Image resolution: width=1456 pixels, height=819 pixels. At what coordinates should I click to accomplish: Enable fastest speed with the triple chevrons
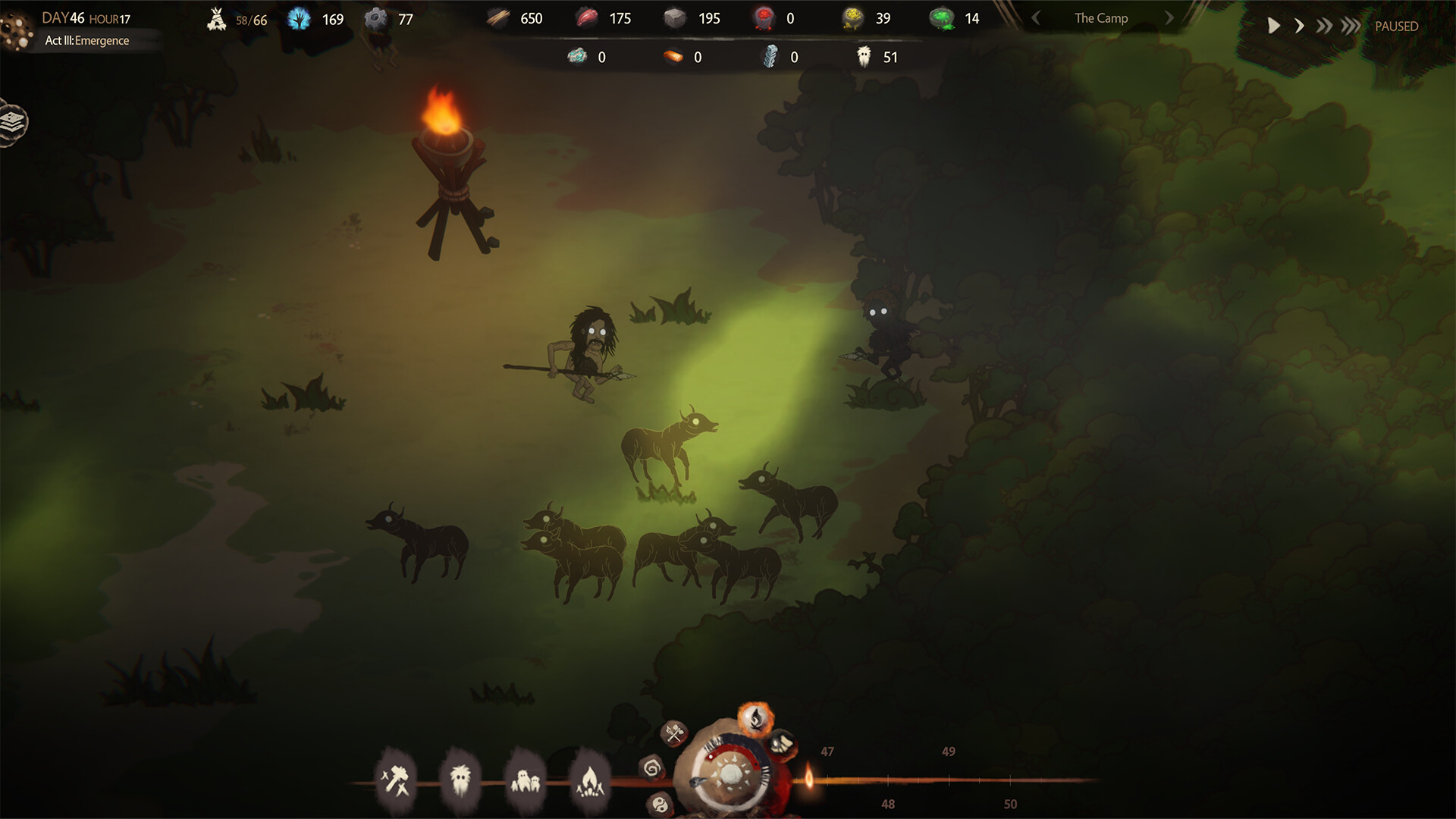click(x=1349, y=25)
